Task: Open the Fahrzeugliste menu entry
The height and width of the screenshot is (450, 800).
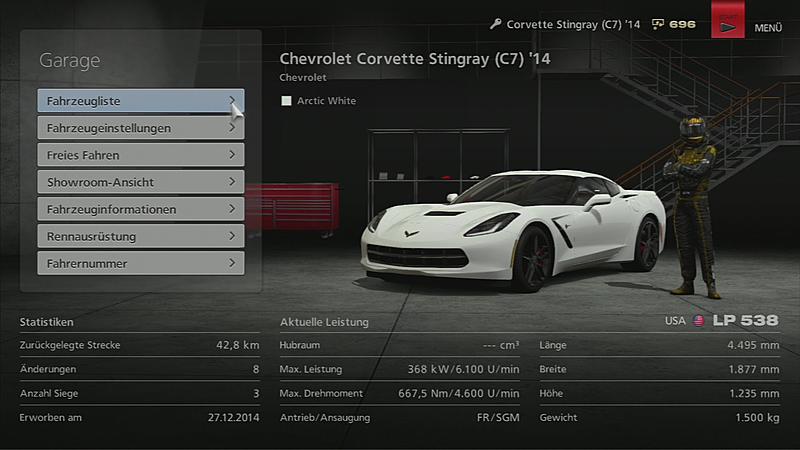Action: (x=140, y=101)
